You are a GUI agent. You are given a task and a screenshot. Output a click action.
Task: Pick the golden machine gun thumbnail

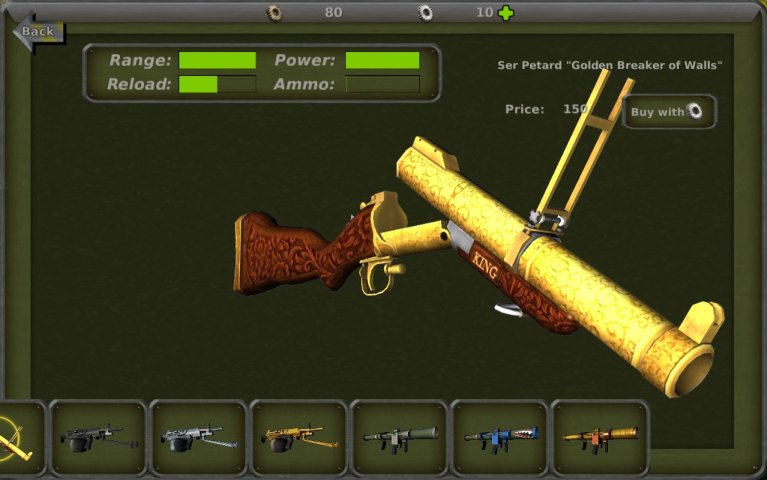[298, 437]
